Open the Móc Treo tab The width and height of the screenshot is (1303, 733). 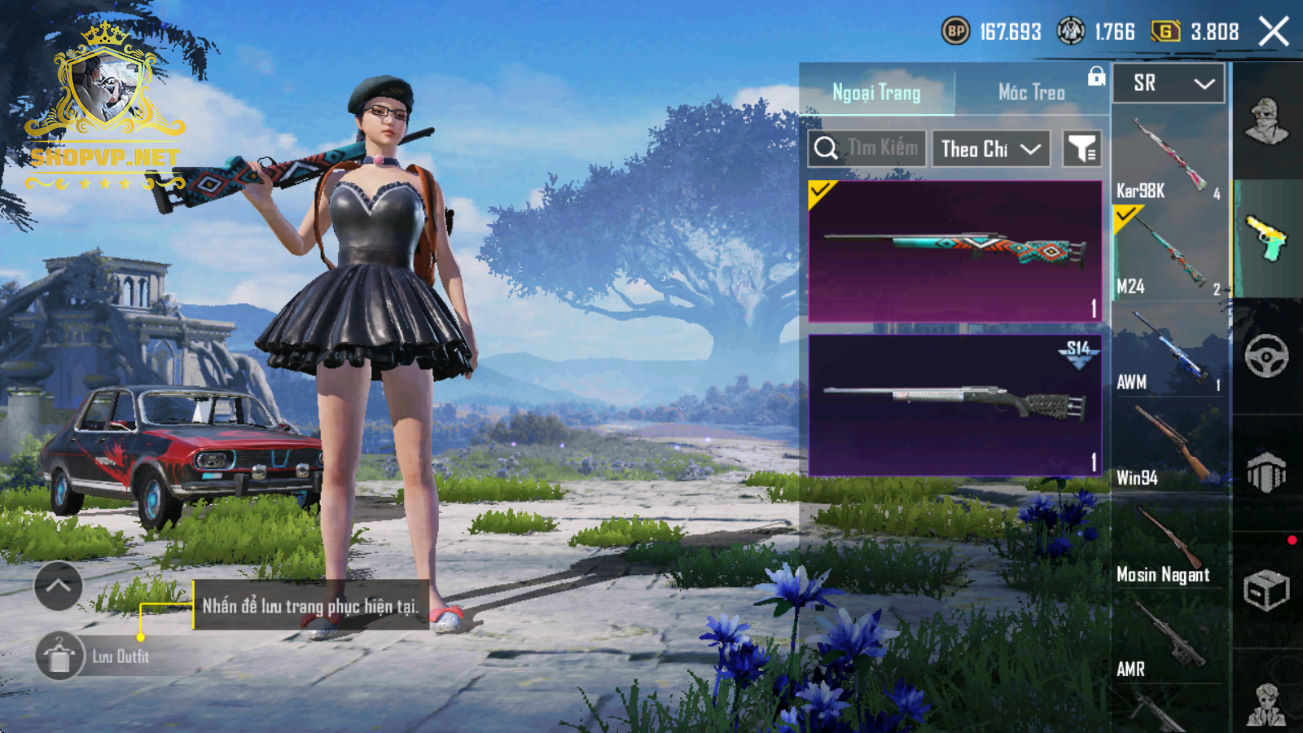(1031, 93)
